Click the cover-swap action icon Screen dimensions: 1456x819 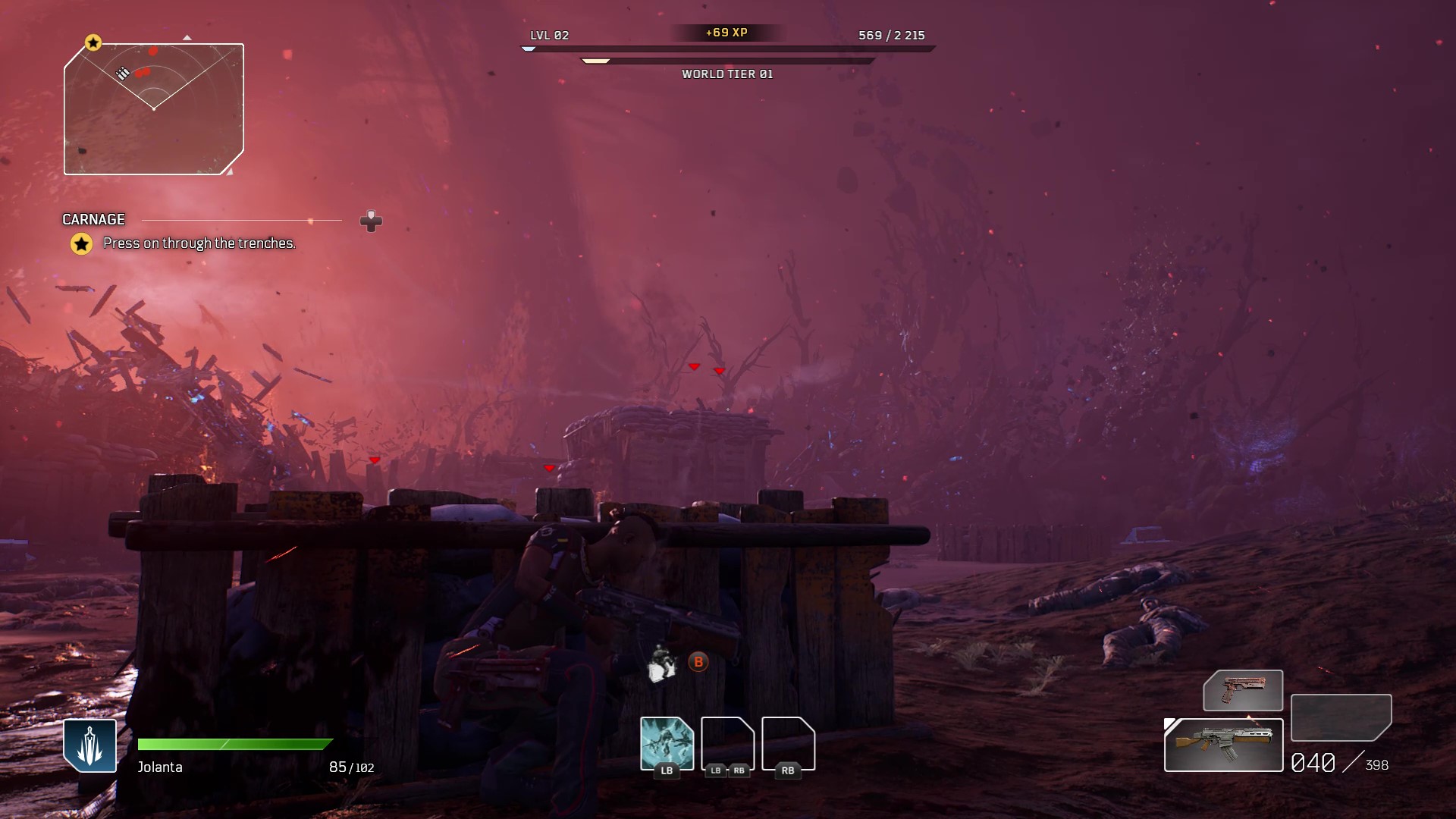661,663
